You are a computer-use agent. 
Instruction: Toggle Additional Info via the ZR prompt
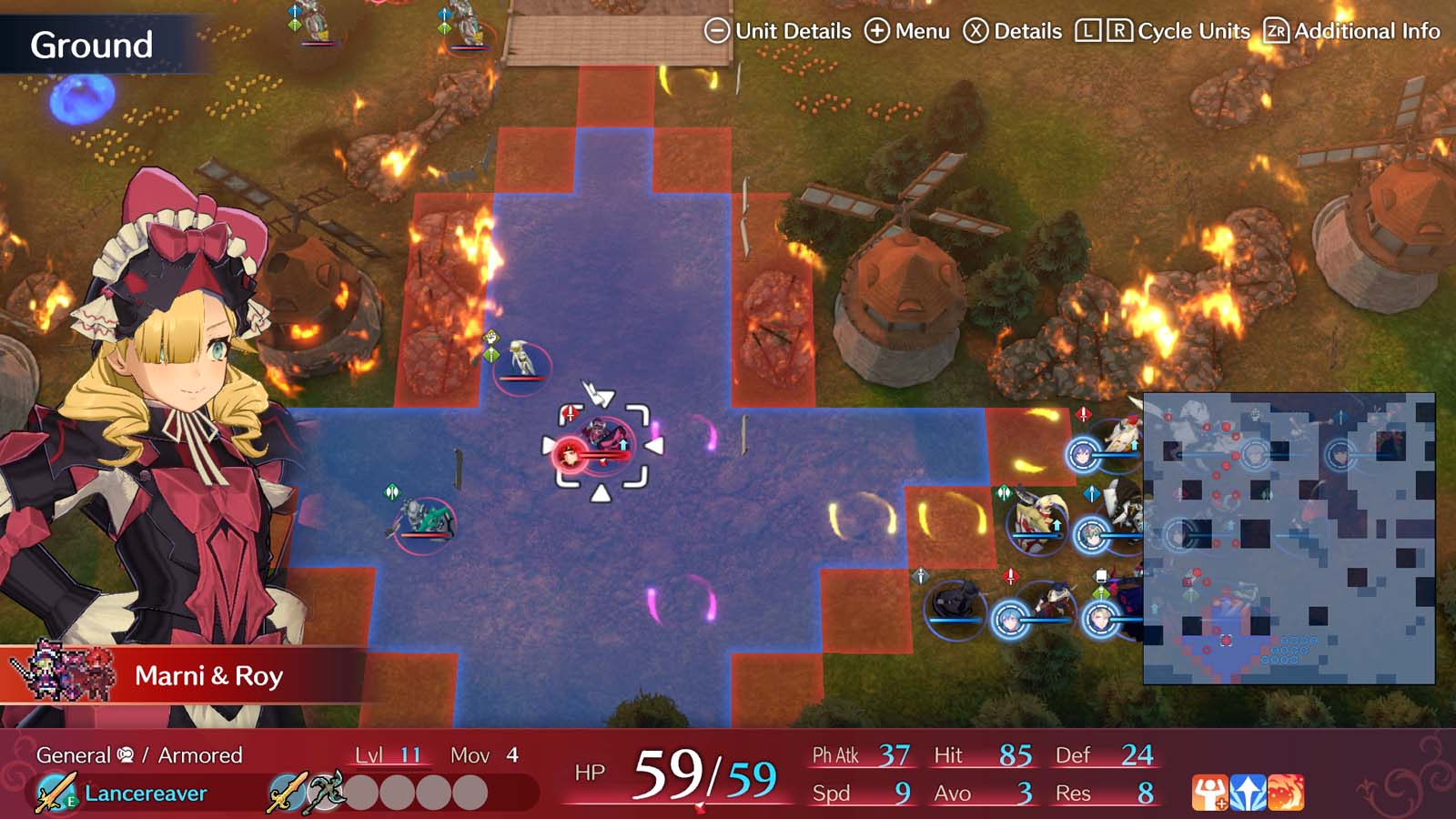(1277, 30)
